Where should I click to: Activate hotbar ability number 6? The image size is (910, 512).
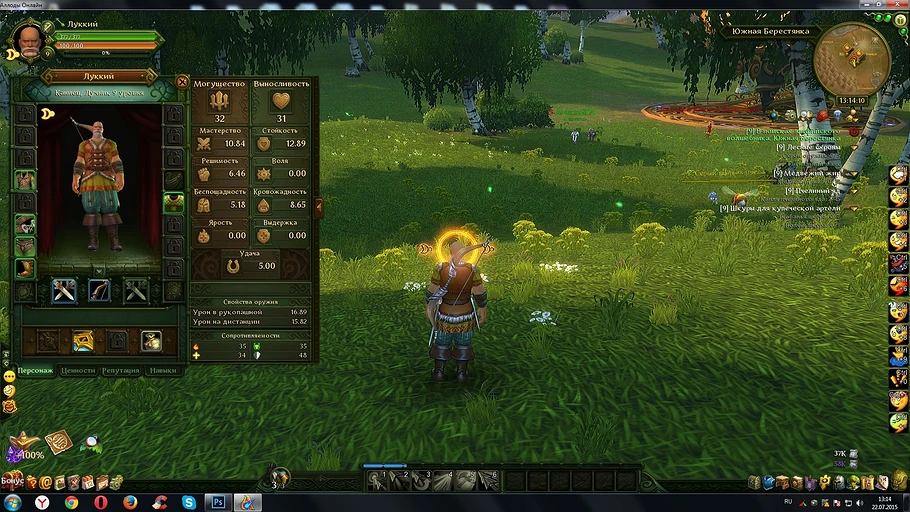487,481
